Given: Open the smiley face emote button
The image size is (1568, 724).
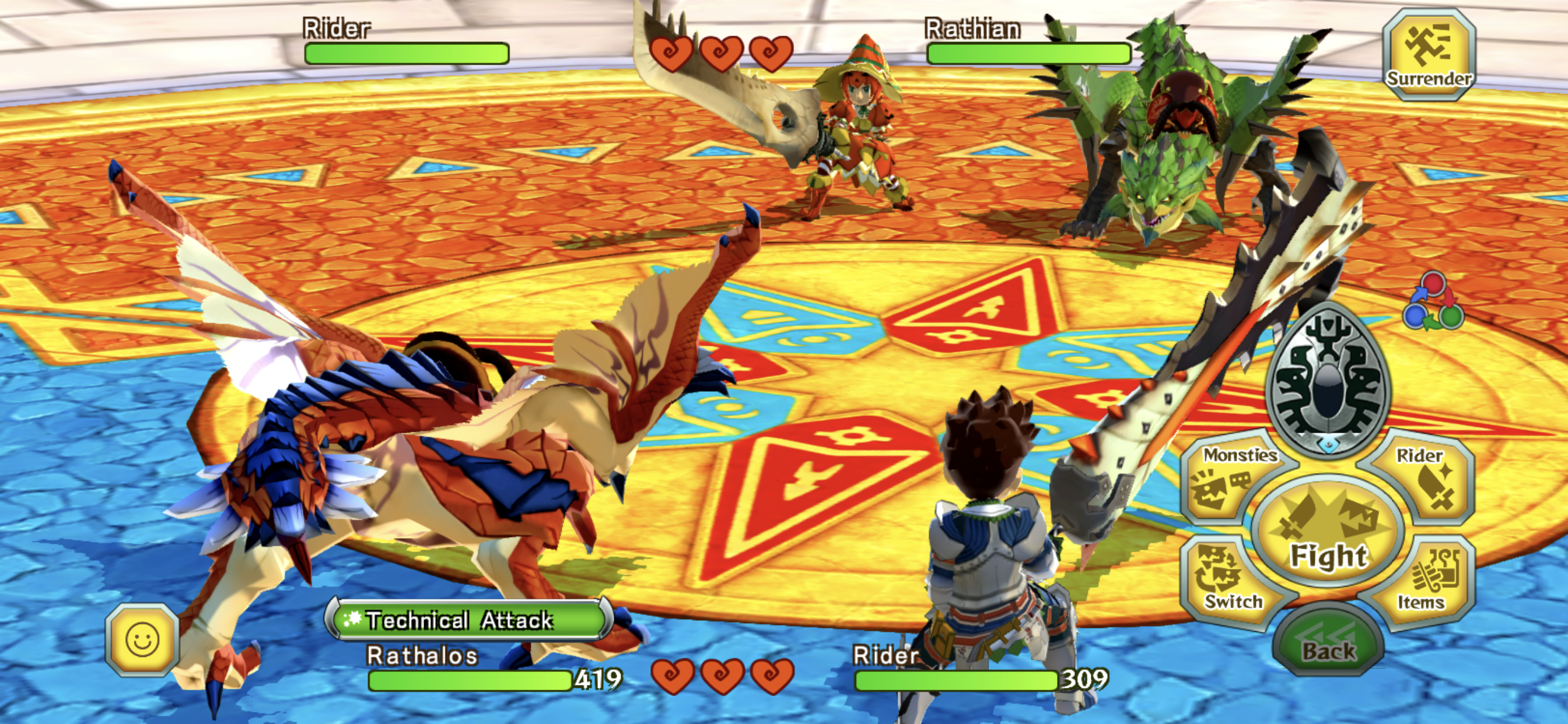Looking at the screenshot, I should coord(142,639).
